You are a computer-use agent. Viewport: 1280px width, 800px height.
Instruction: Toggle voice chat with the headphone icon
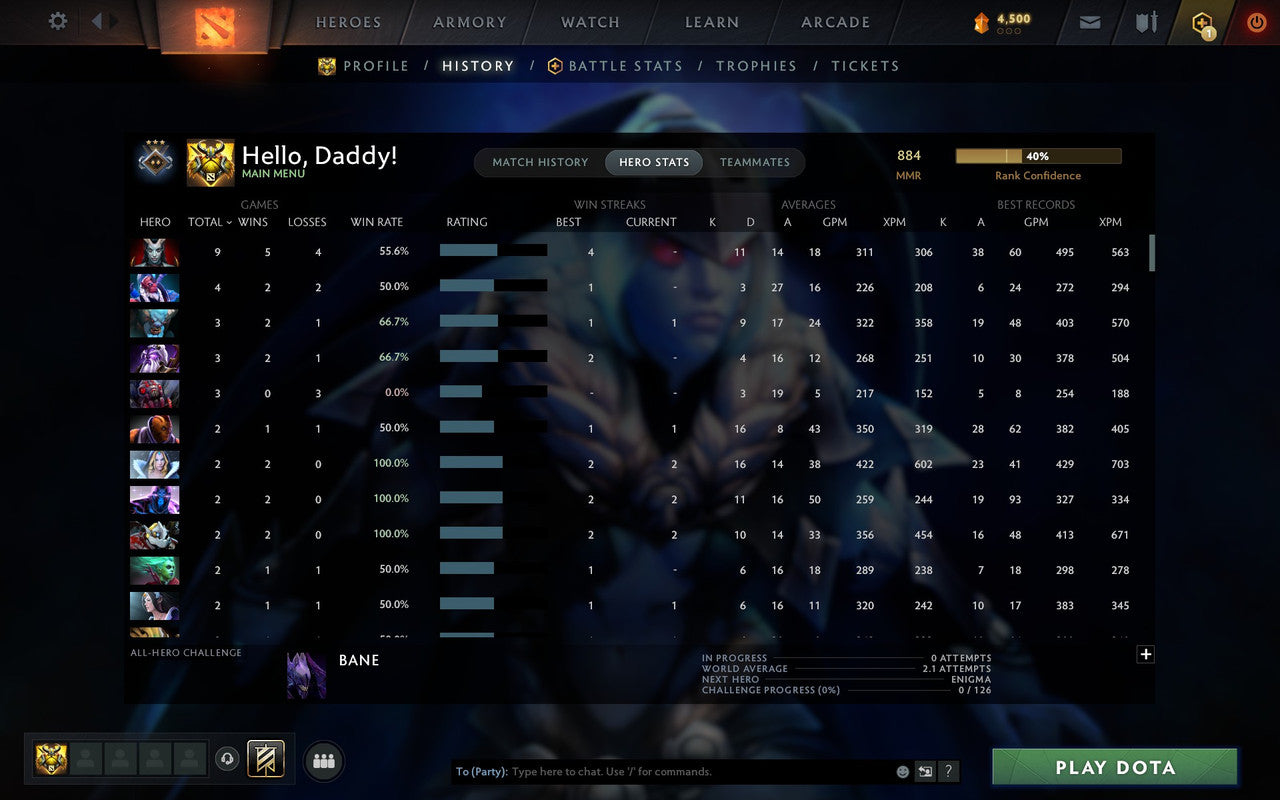click(x=225, y=758)
